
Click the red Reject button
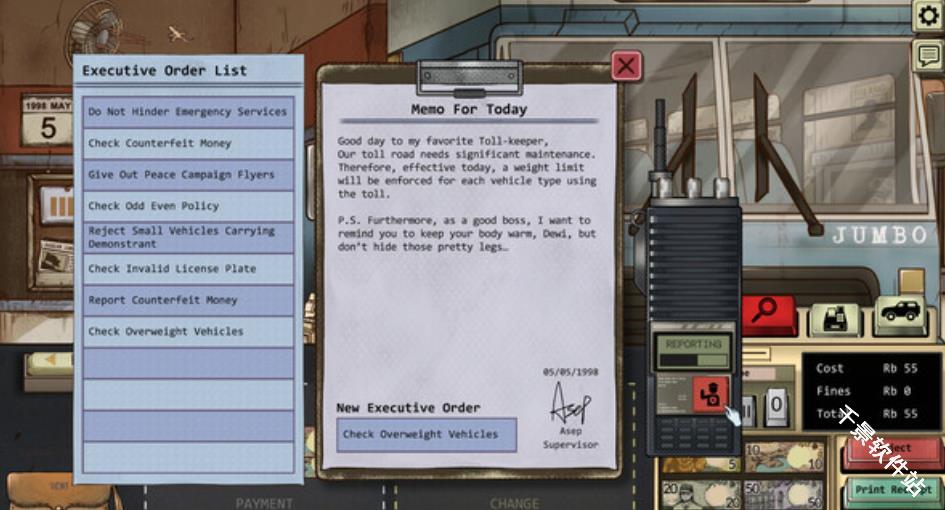(x=893, y=451)
